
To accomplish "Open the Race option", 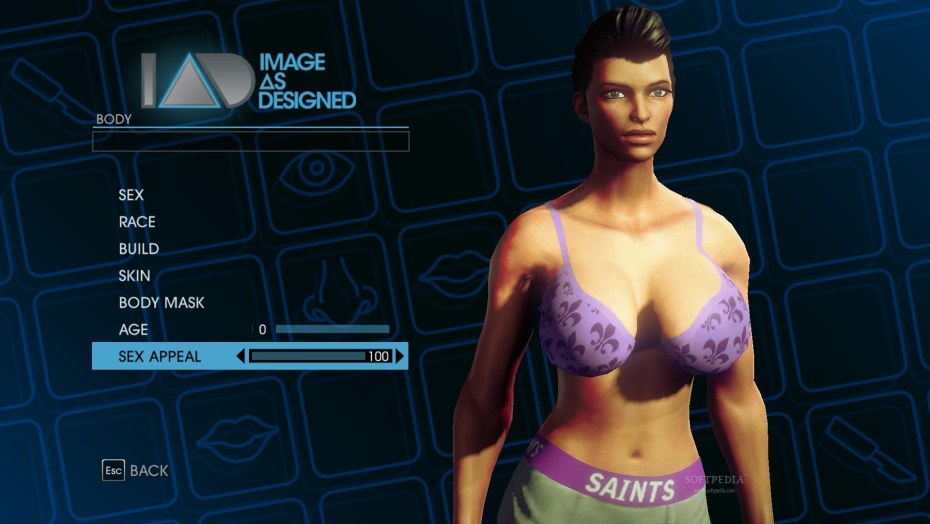I will pyautogui.click(x=137, y=222).
